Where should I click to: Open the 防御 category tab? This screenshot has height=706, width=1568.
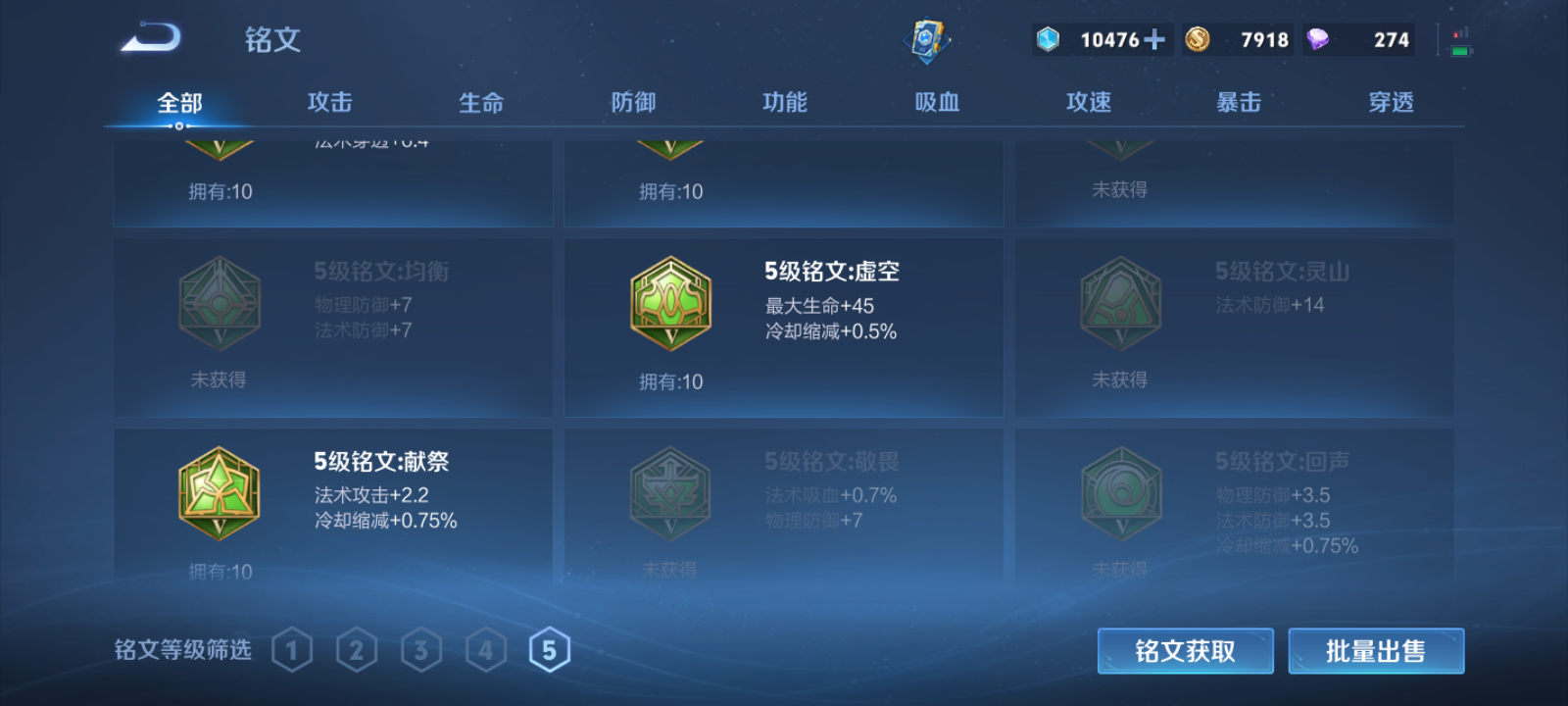[x=633, y=101]
